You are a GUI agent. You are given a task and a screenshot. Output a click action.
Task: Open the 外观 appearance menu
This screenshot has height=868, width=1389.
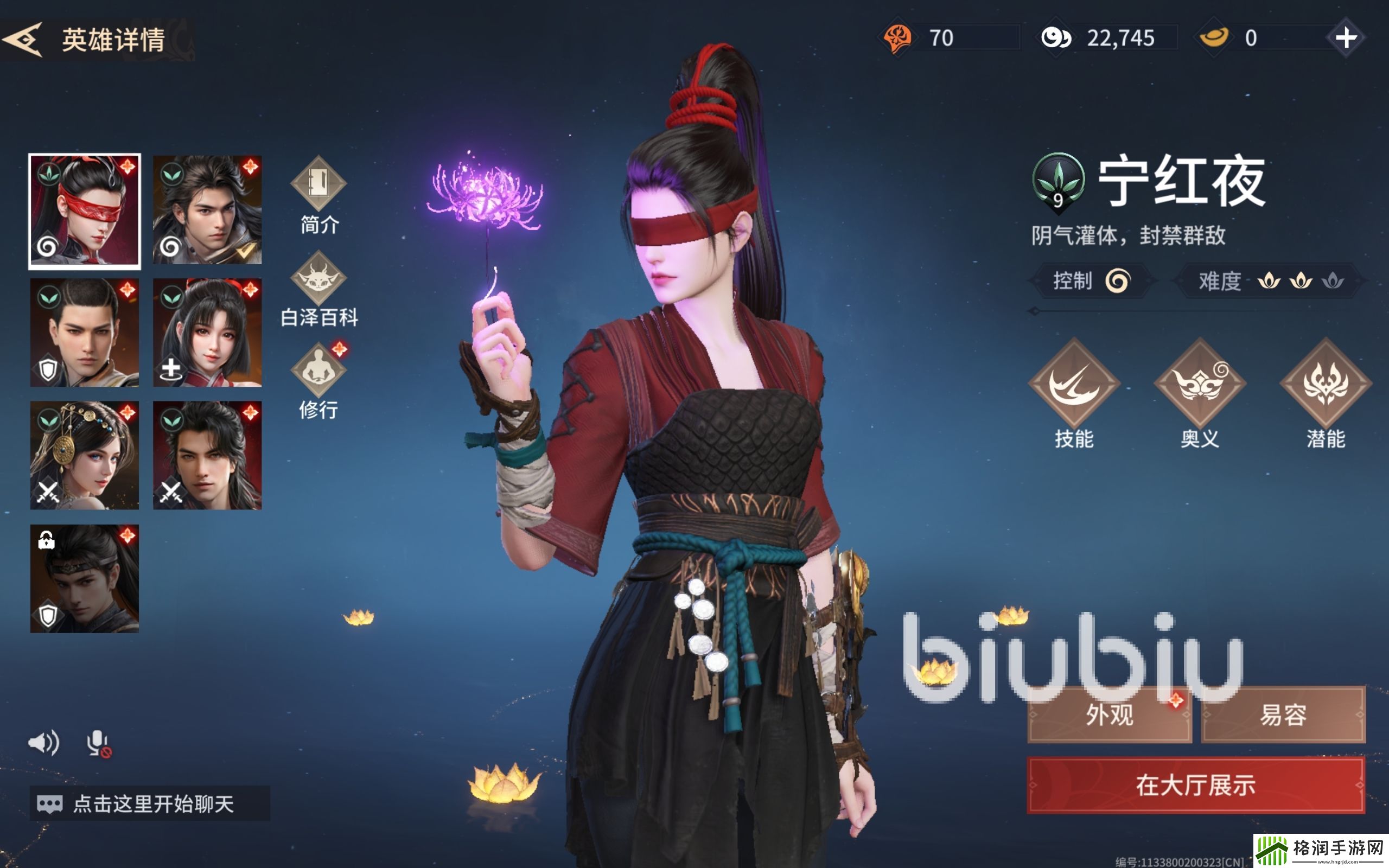(x=1109, y=714)
